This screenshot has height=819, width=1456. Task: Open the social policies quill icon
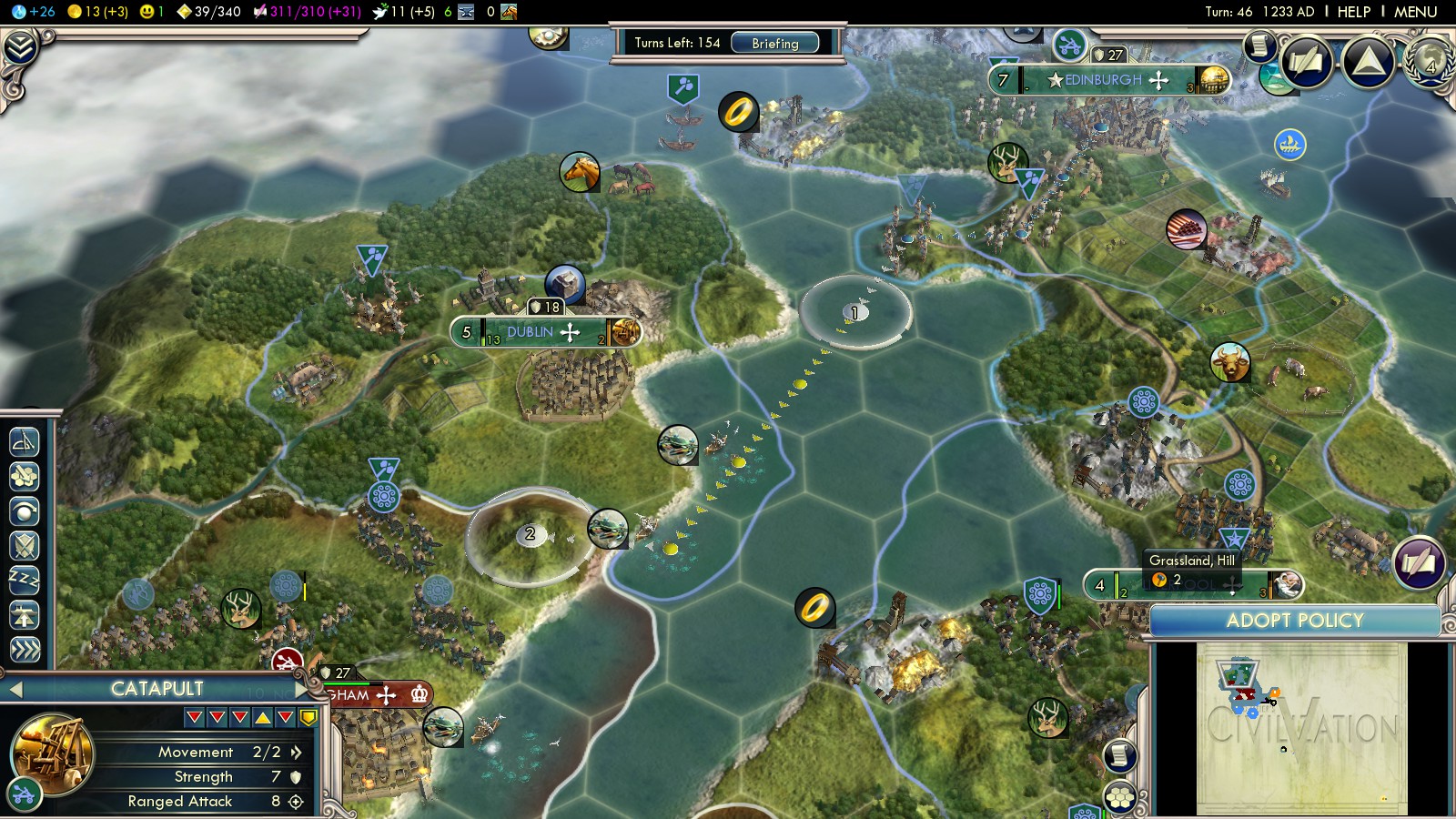click(x=1307, y=62)
